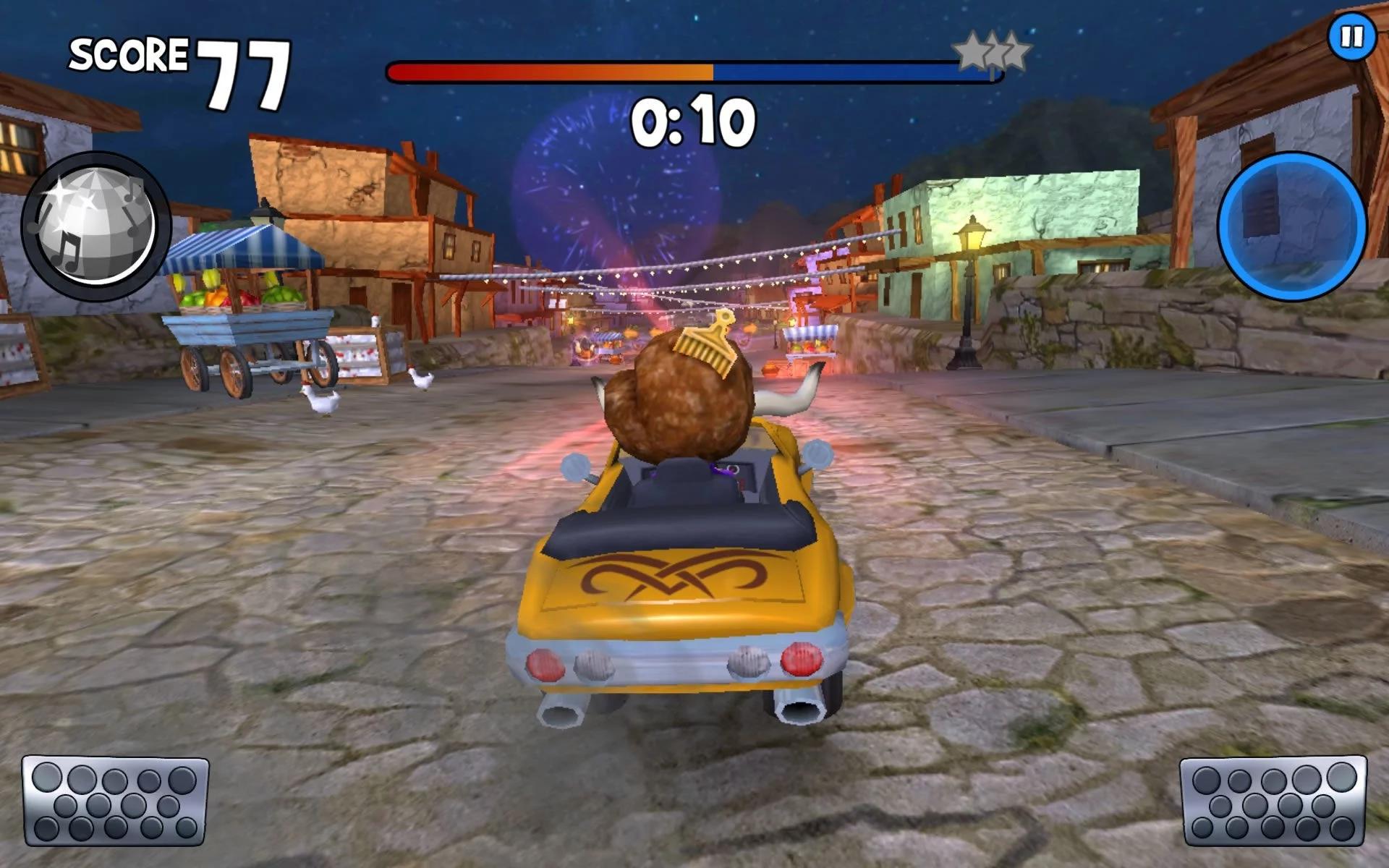Screen dimensions: 1389x868
Task: Pause the game
Action: tap(1351, 36)
